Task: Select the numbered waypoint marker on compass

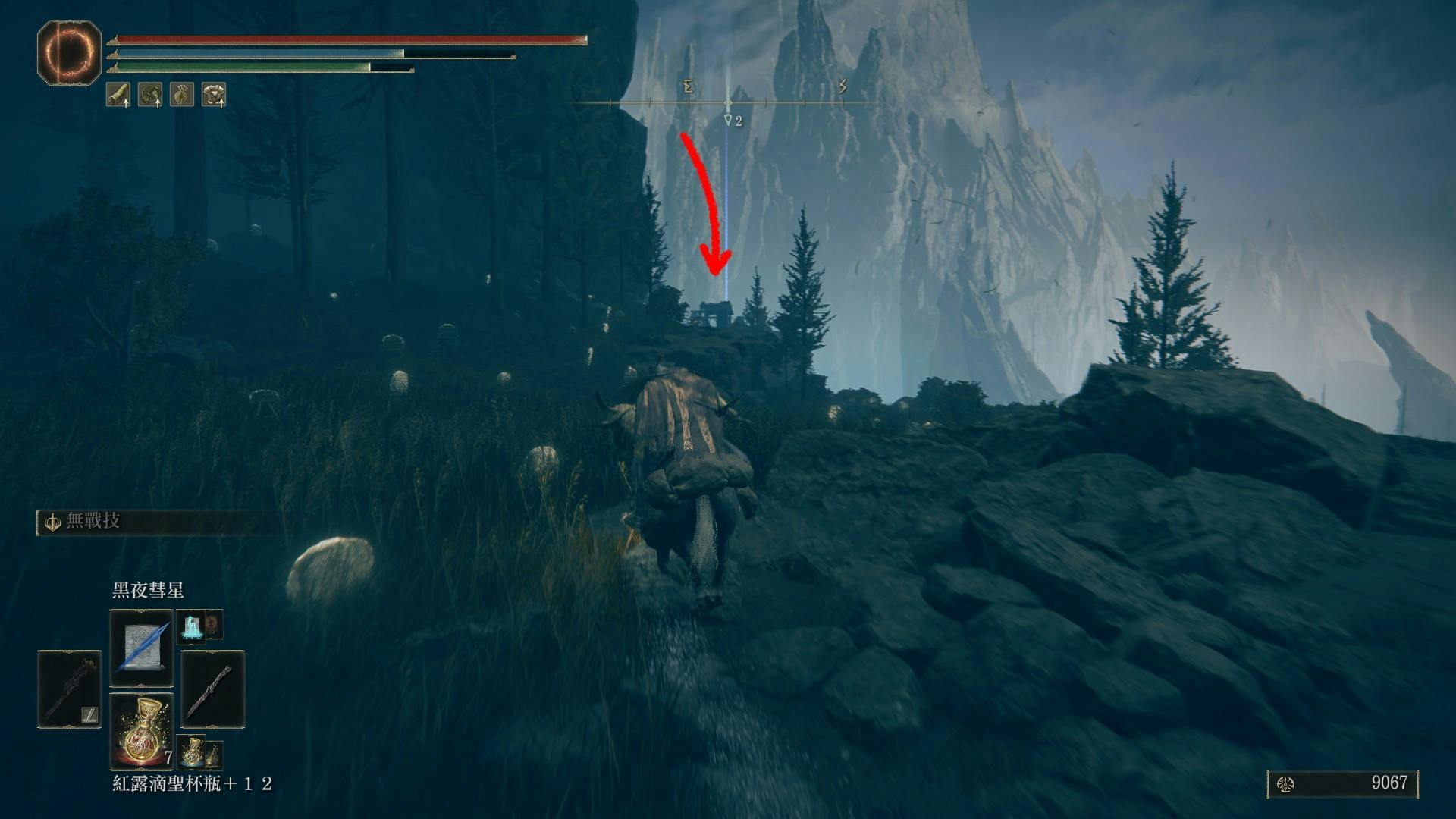Action: [x=731, y=120]
